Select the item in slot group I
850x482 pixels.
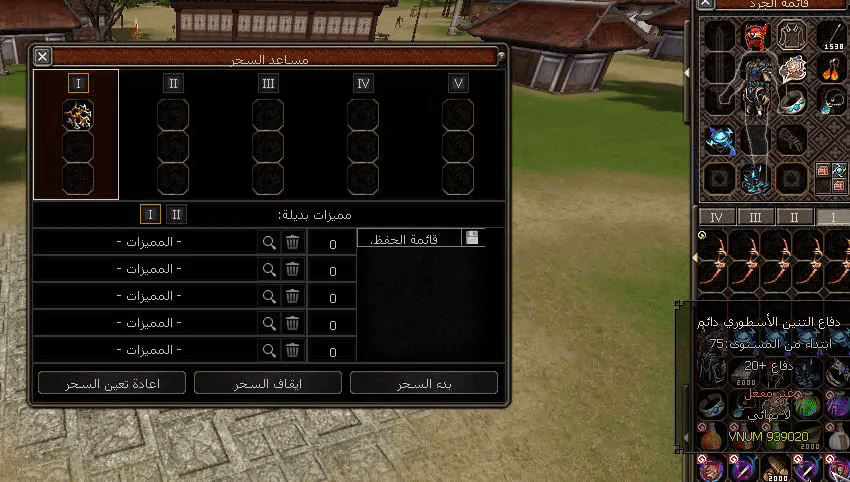(x=78, y=115)
